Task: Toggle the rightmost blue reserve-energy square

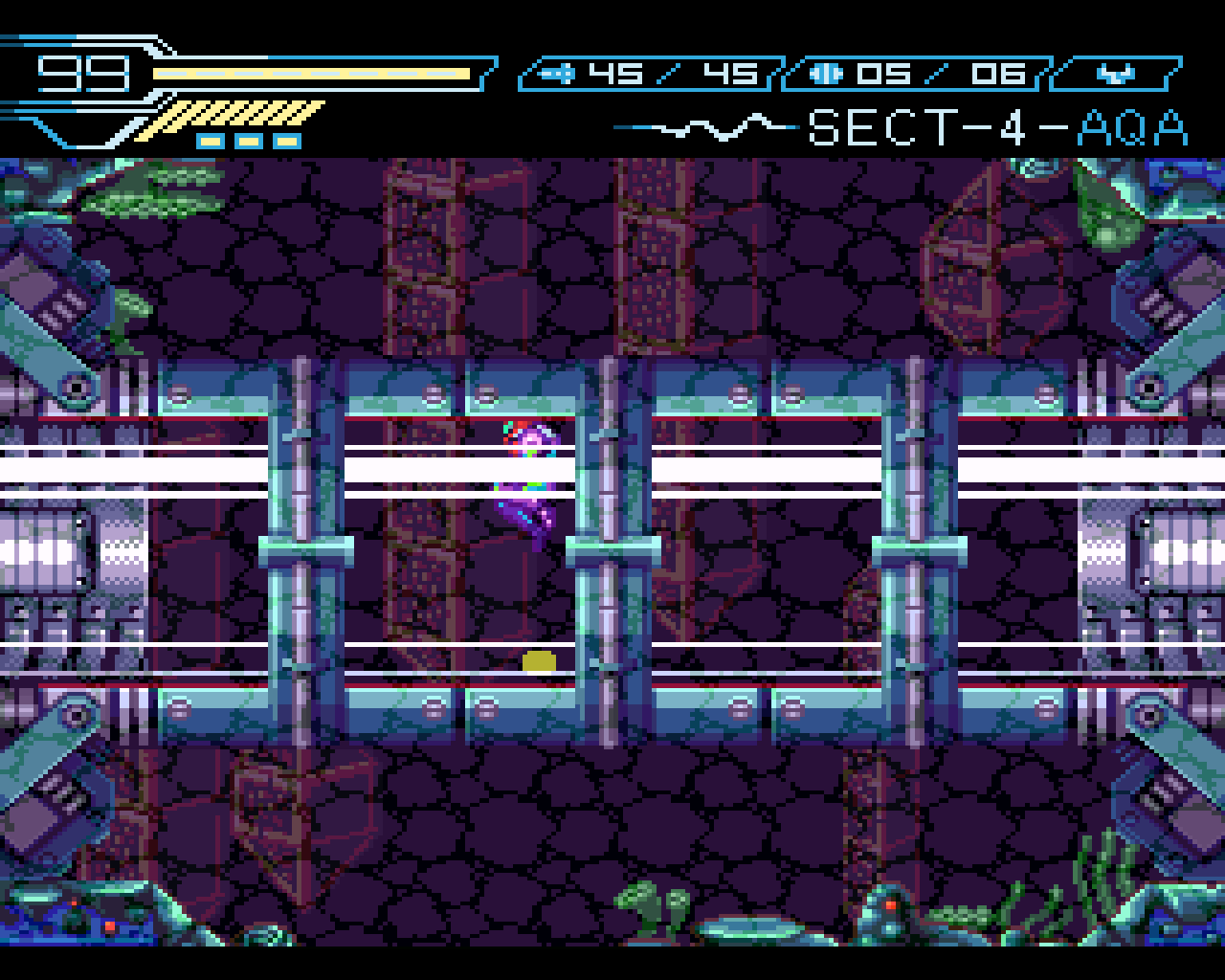Action: 286,140
